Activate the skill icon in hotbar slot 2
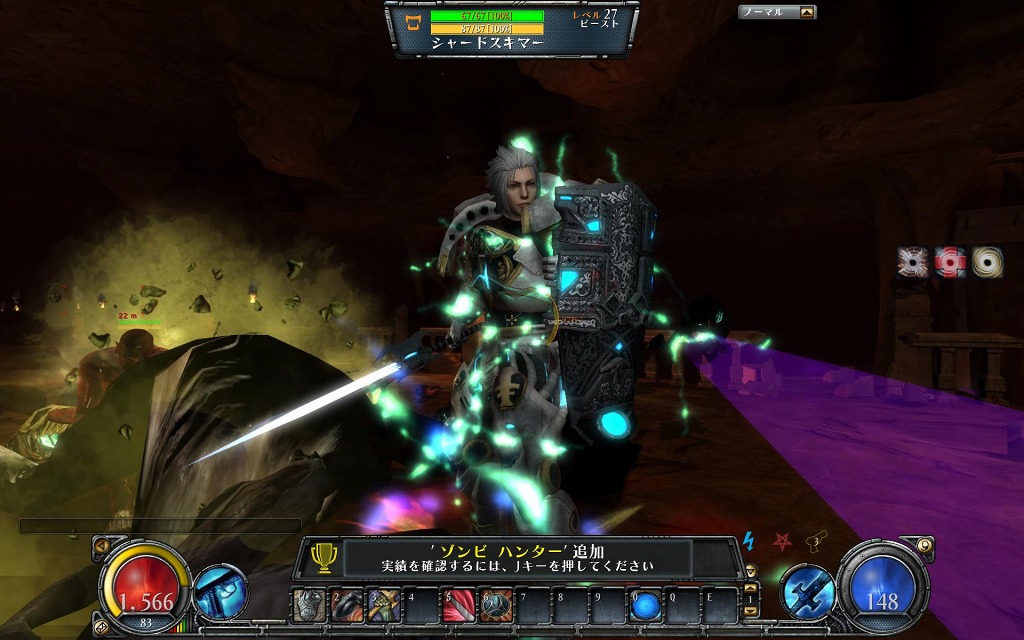This screenshot has height=640, width=1024. click(x=347, y=605)
